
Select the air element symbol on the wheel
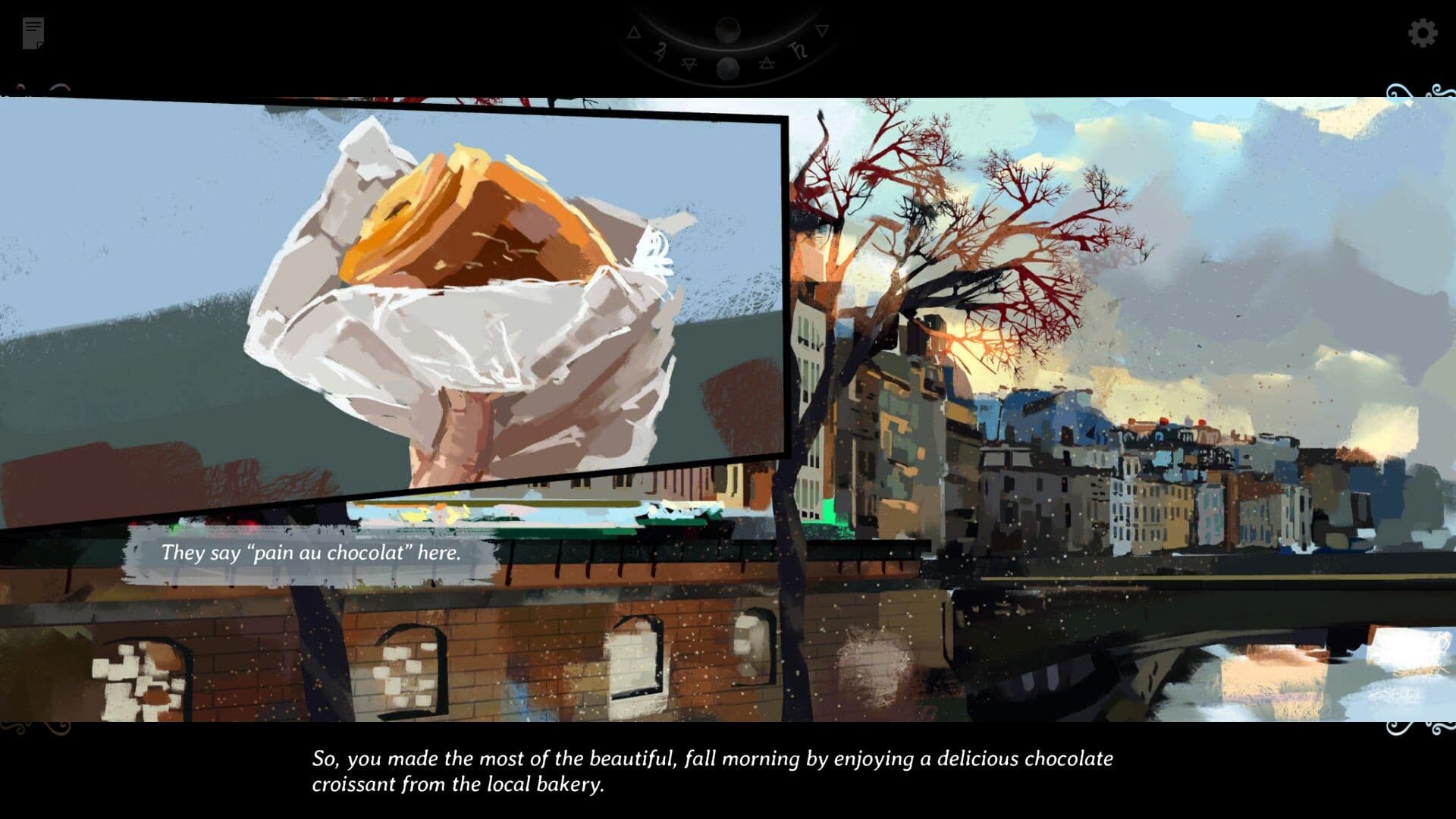click(767, 63)
